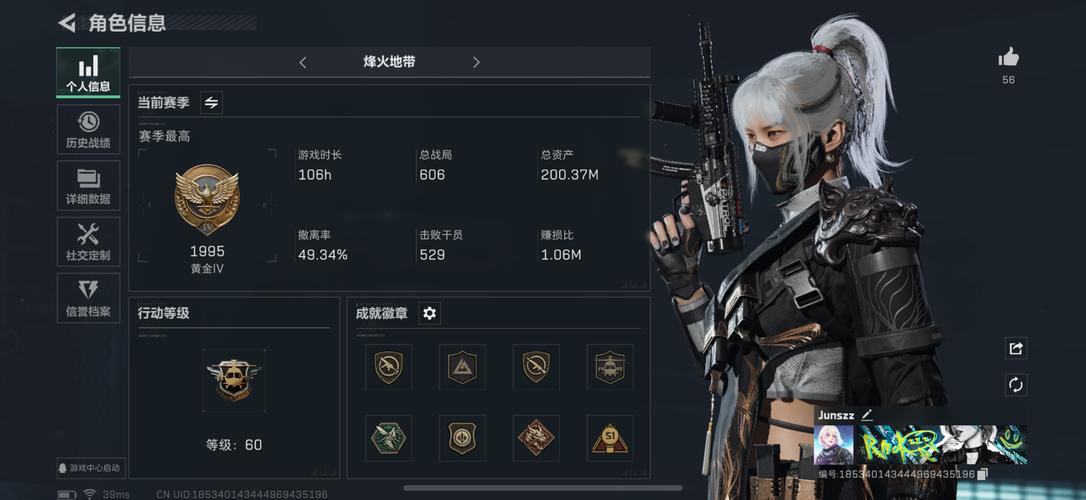This screenshot has width=1086, height=500.
Task: Give a like with the thumbs-up icon
Action: click(1008, 58)
